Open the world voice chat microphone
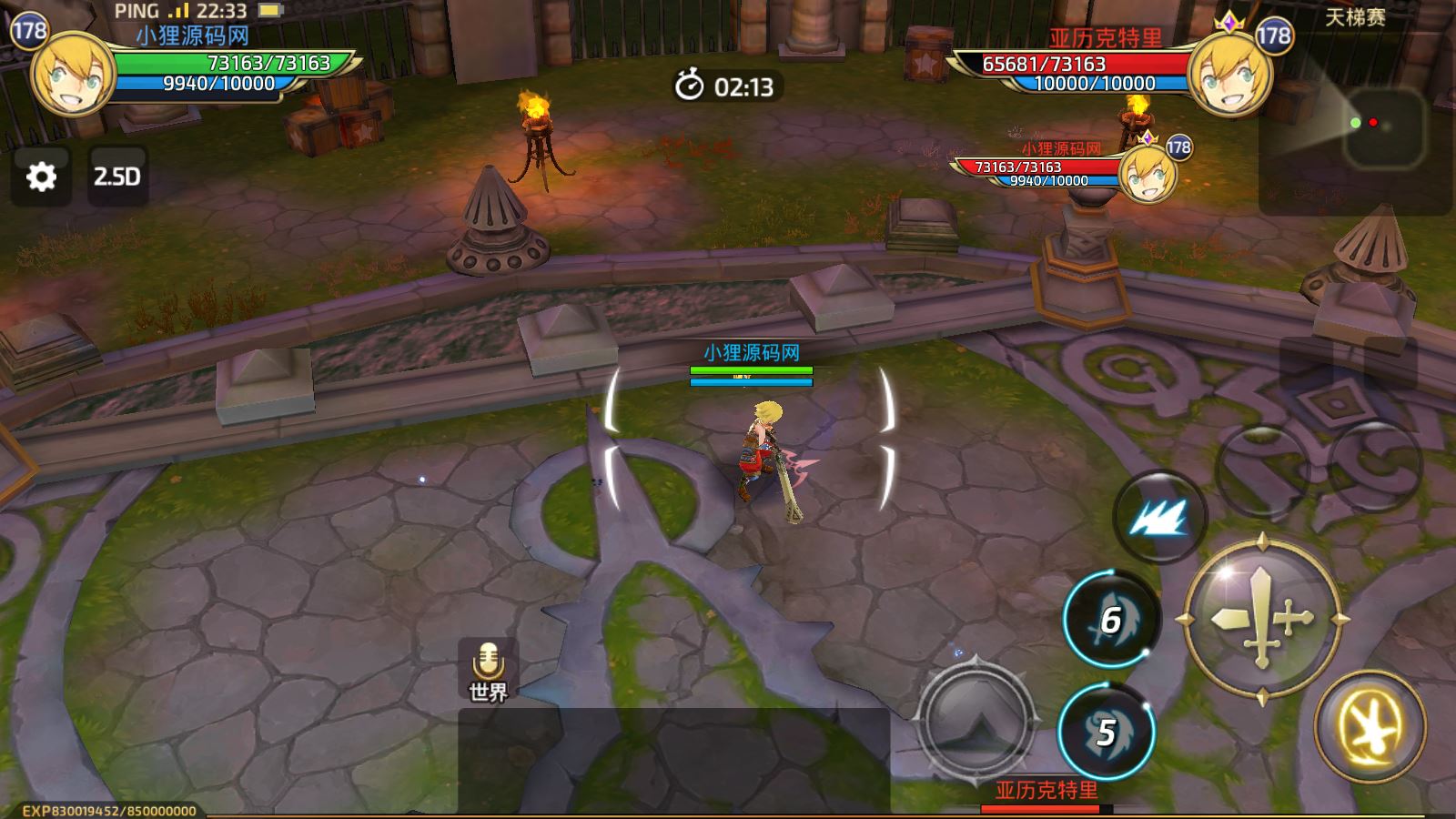Viewport: 1456px width, 819px height. click(489, 670)
